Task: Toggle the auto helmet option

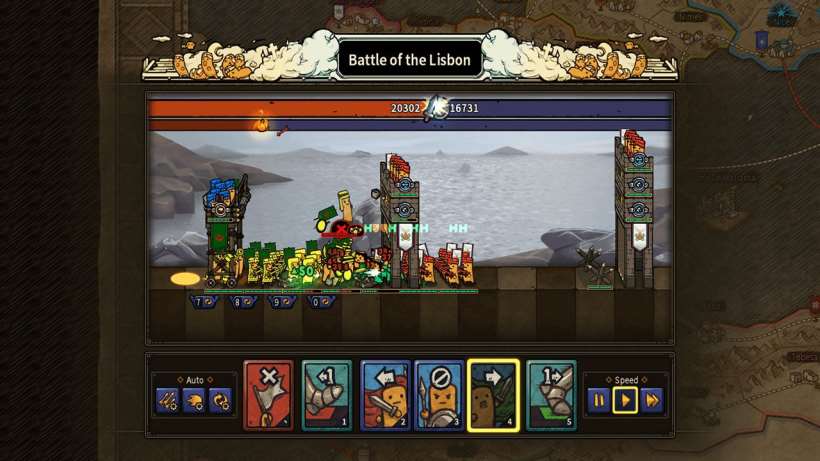Action: coord(194,401)
